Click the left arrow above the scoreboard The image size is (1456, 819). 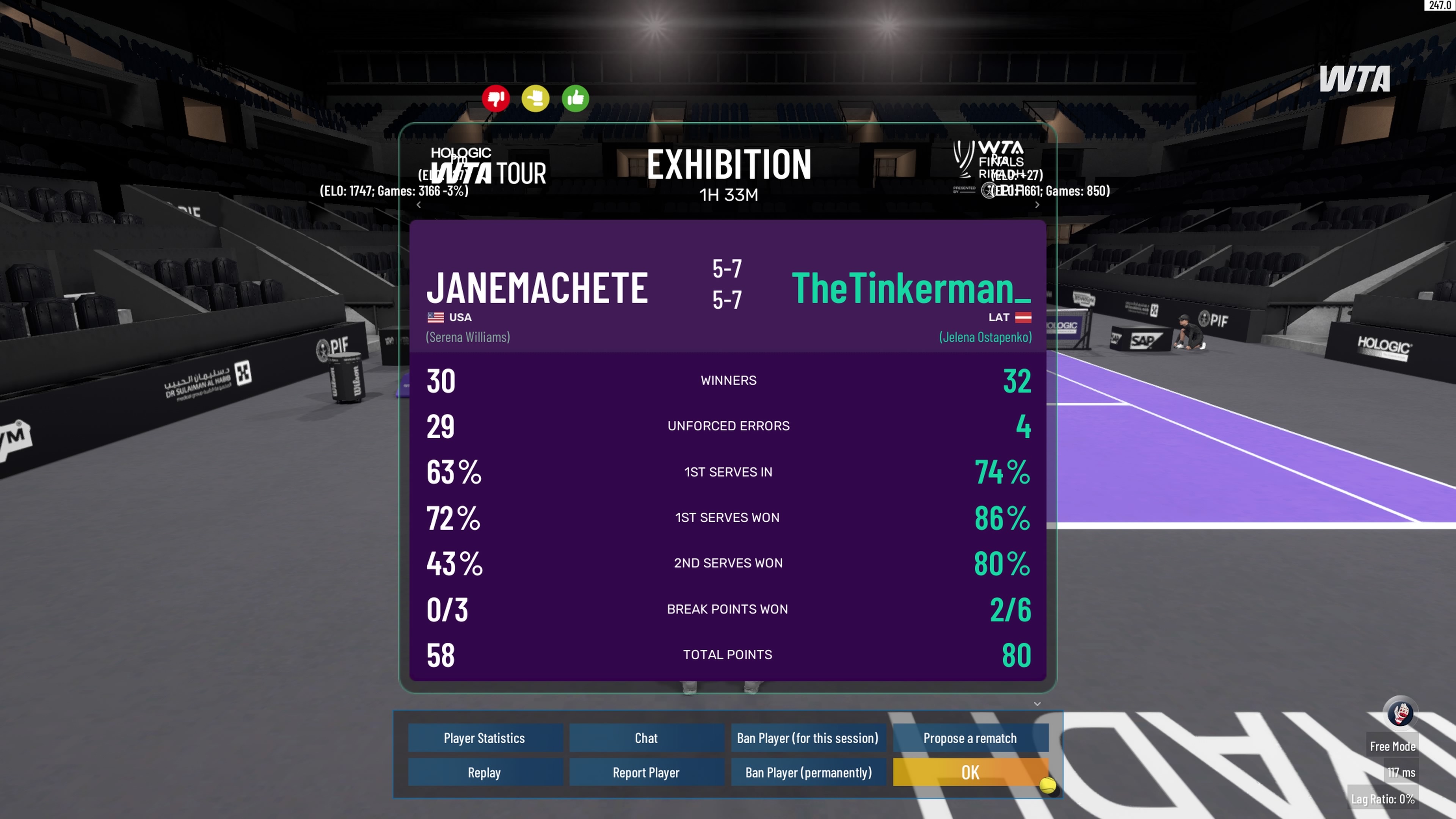pyautogui.click(x=419, y=205)
